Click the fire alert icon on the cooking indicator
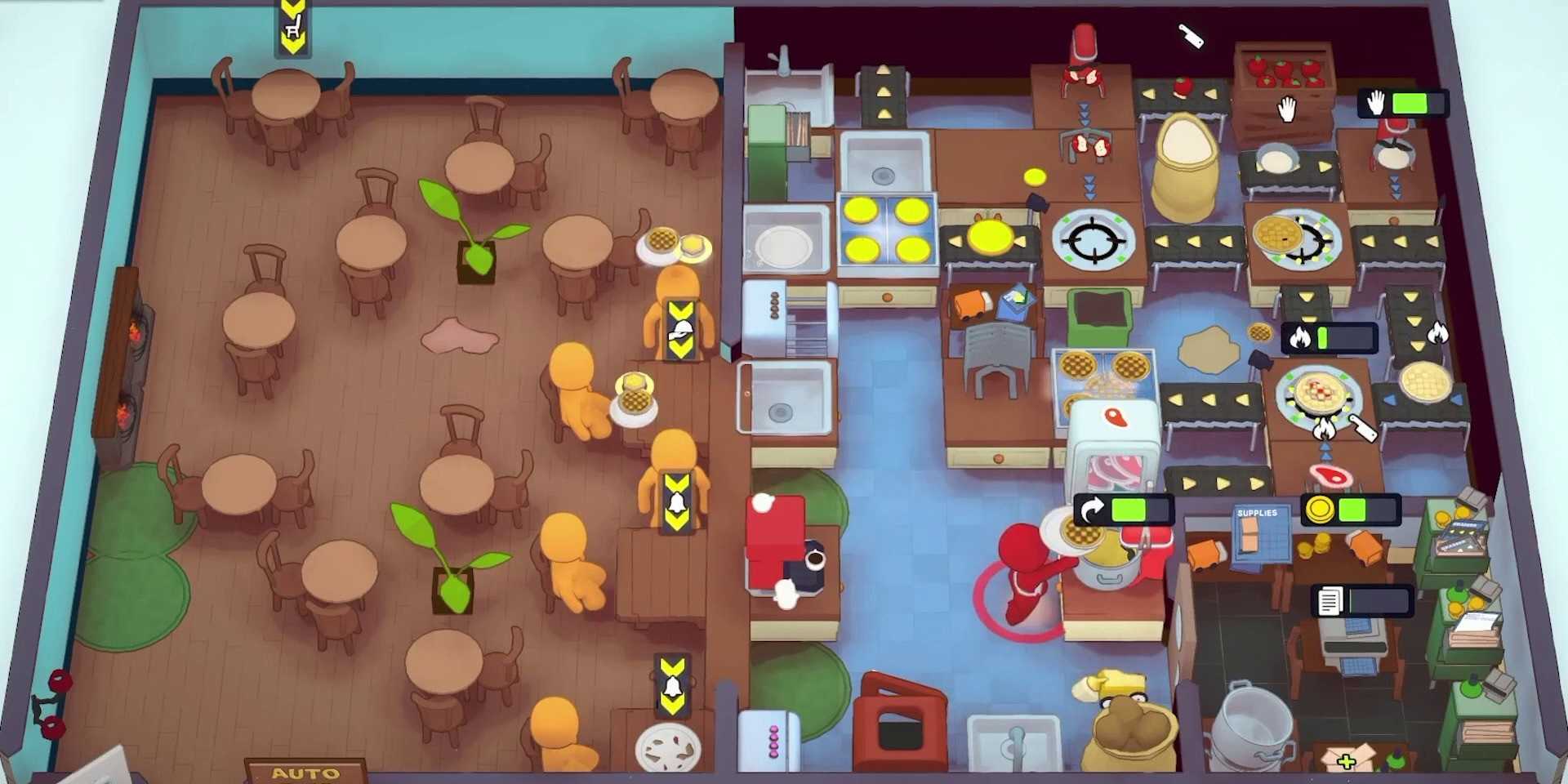Screen dimensions: 1568x784 [1300, 337]
